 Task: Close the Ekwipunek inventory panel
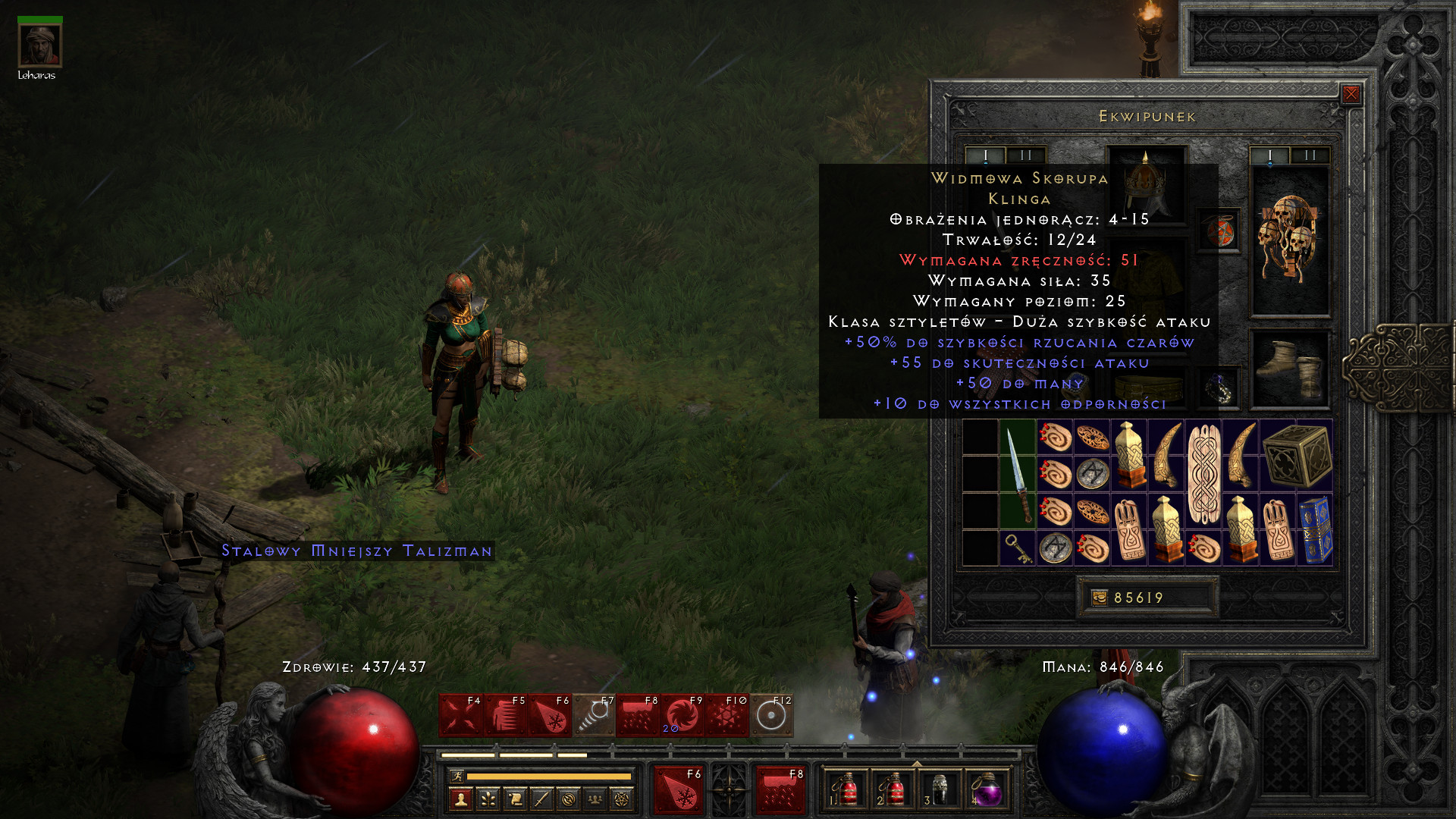click(1351, 94)
